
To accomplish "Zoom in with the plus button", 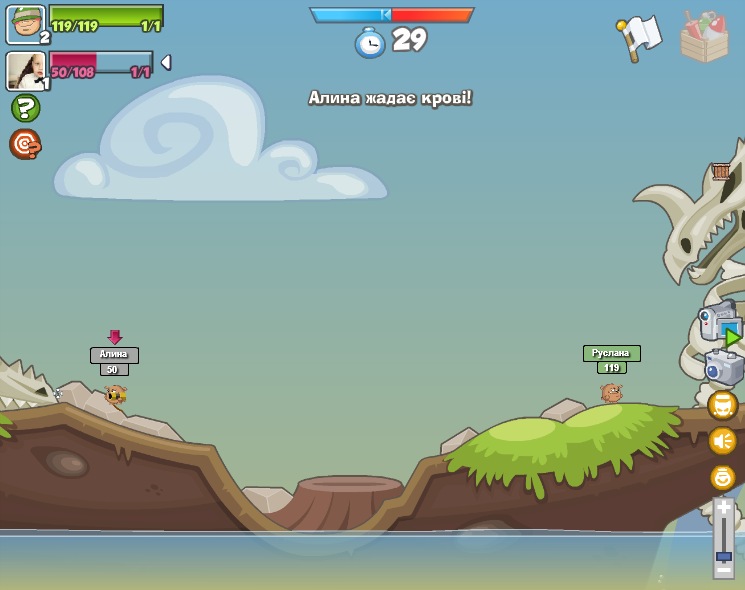I will 723,508.
